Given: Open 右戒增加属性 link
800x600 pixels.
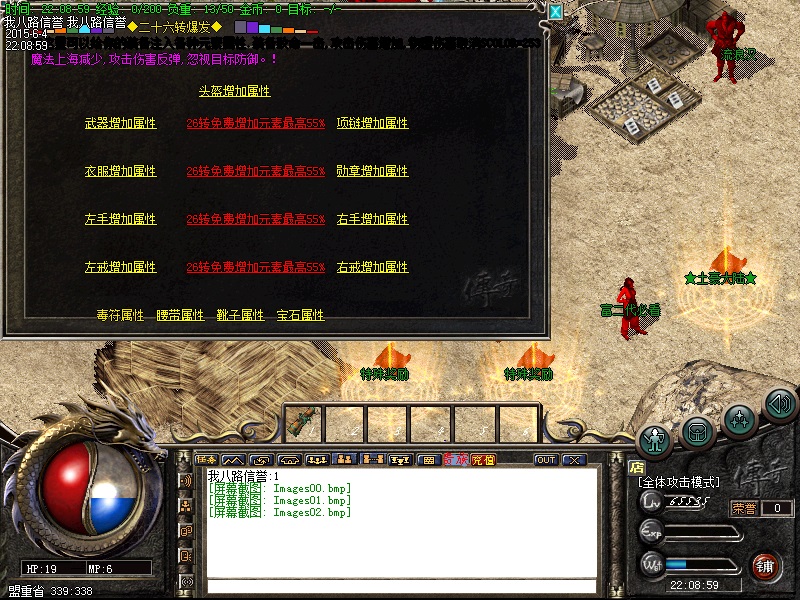Looking at the screenshot, I should (x=372, y=267).
